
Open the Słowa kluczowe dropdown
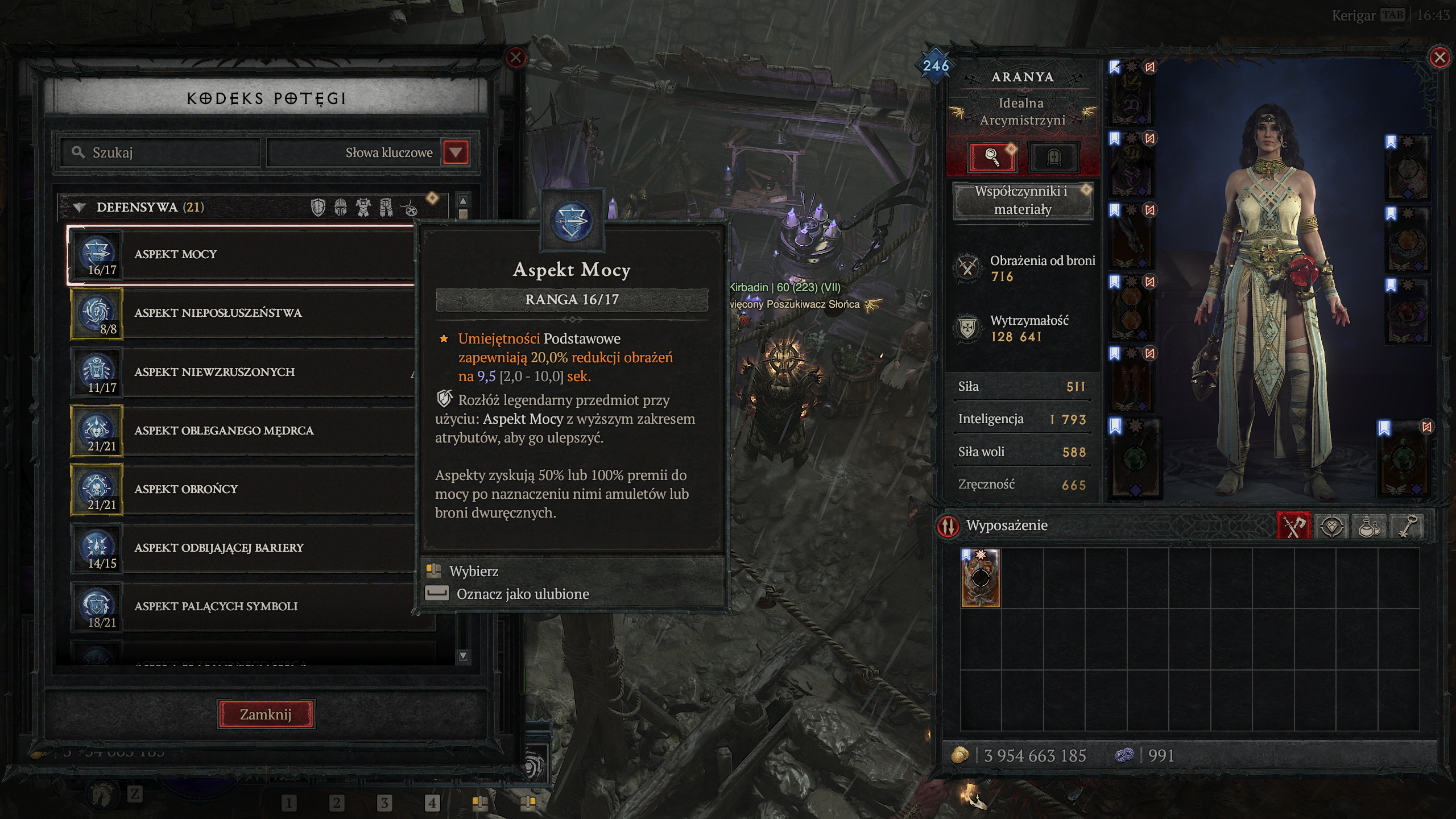456,152
